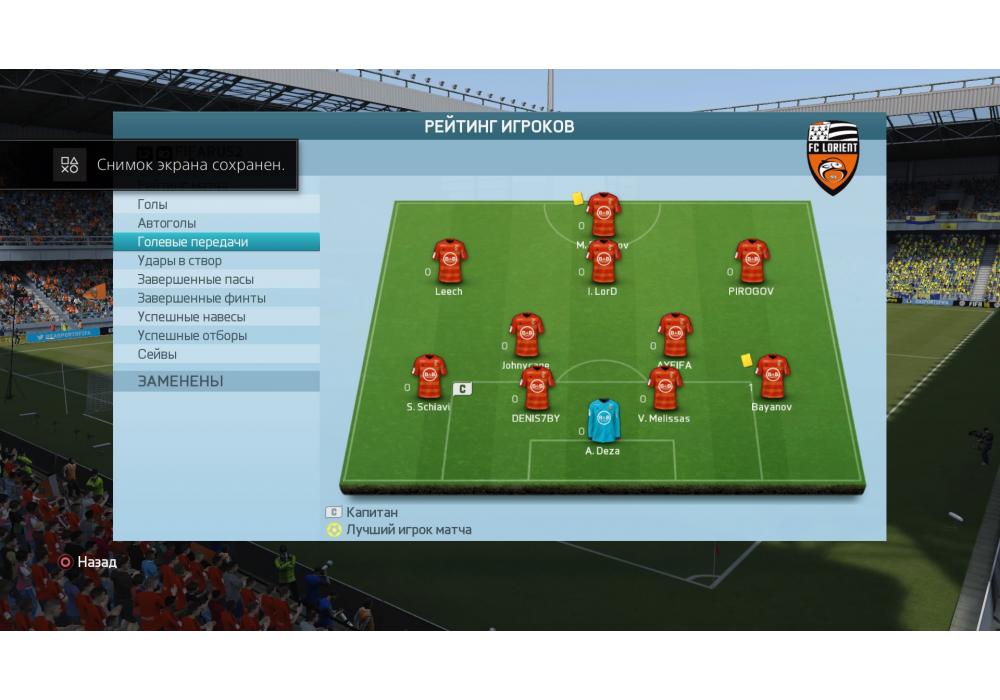The height and width of the screenshot is (700, 1000).
Task: Select goalkeeper A. Deza's blue shirt
Action: [x=603, y=421]
